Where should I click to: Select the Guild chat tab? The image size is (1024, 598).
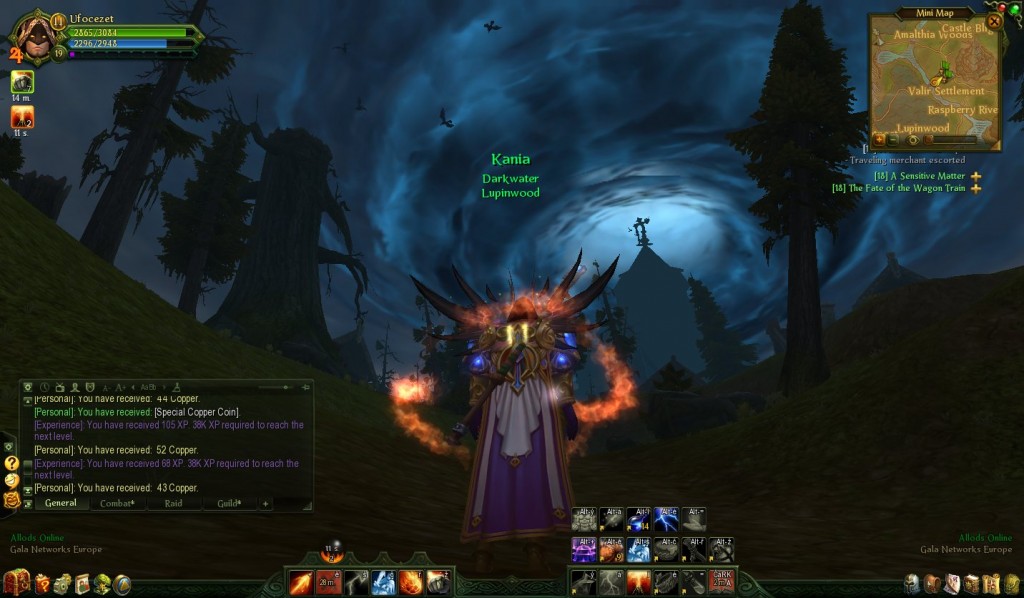(229, 503)
